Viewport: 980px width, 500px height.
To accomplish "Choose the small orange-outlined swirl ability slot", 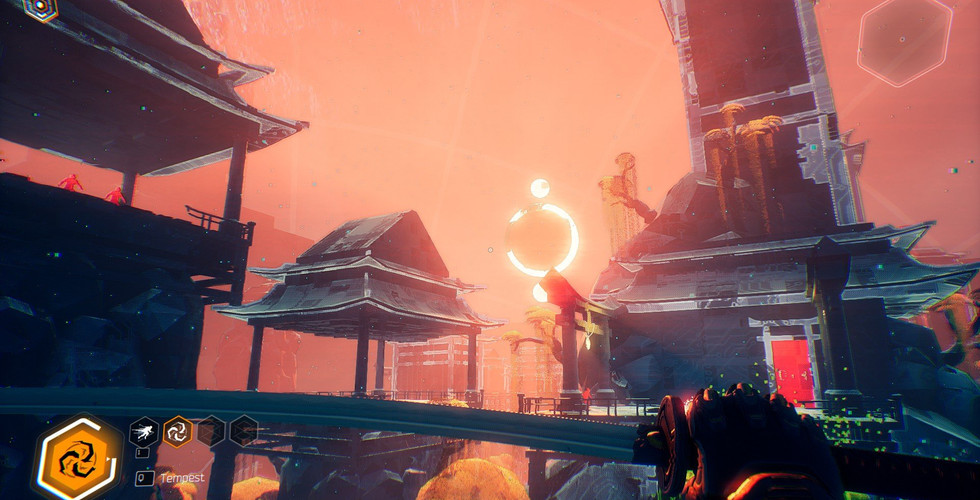I will pos(178,431).
